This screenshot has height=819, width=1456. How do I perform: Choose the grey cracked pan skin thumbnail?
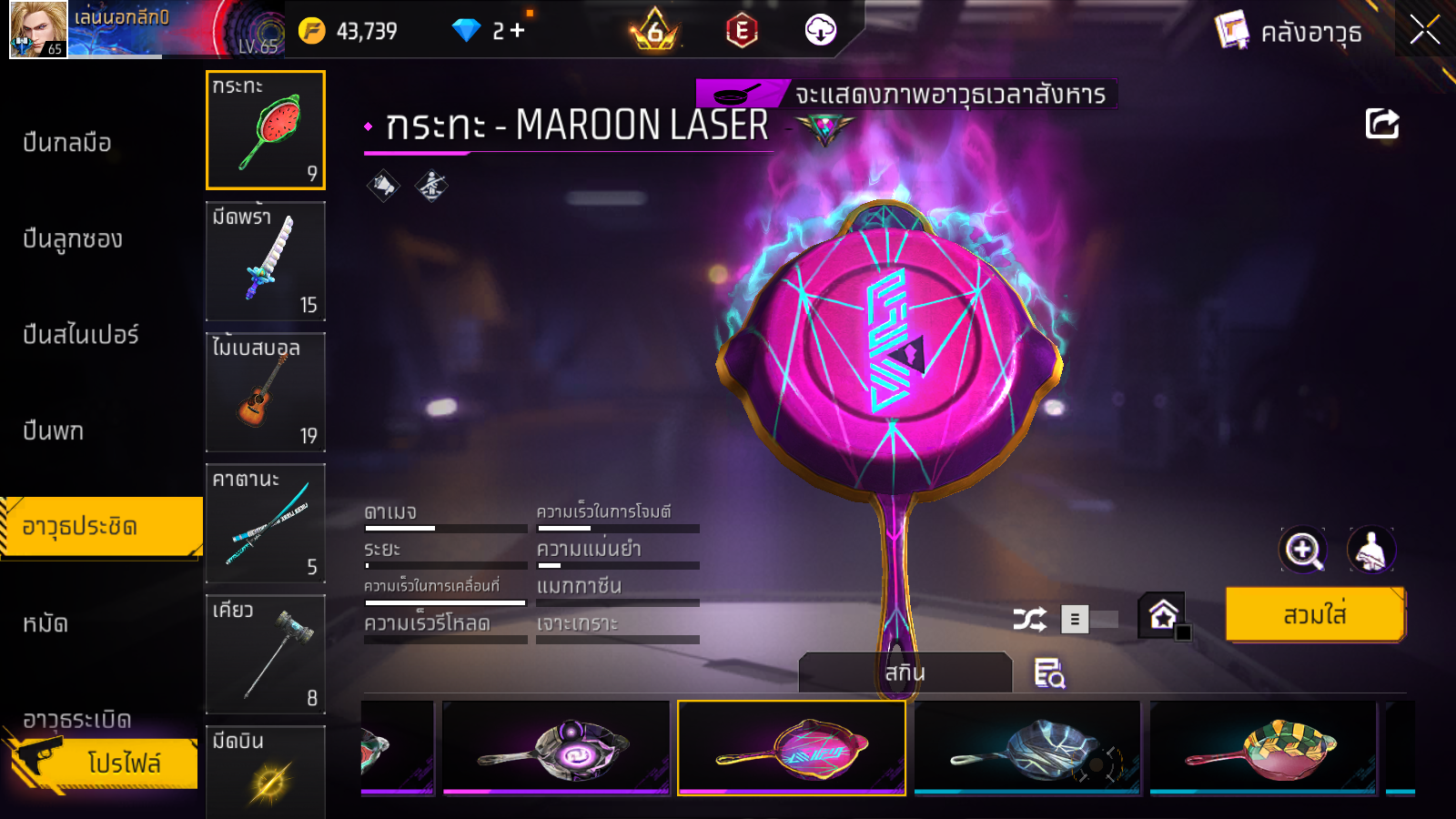click(x=1027, y=748)
